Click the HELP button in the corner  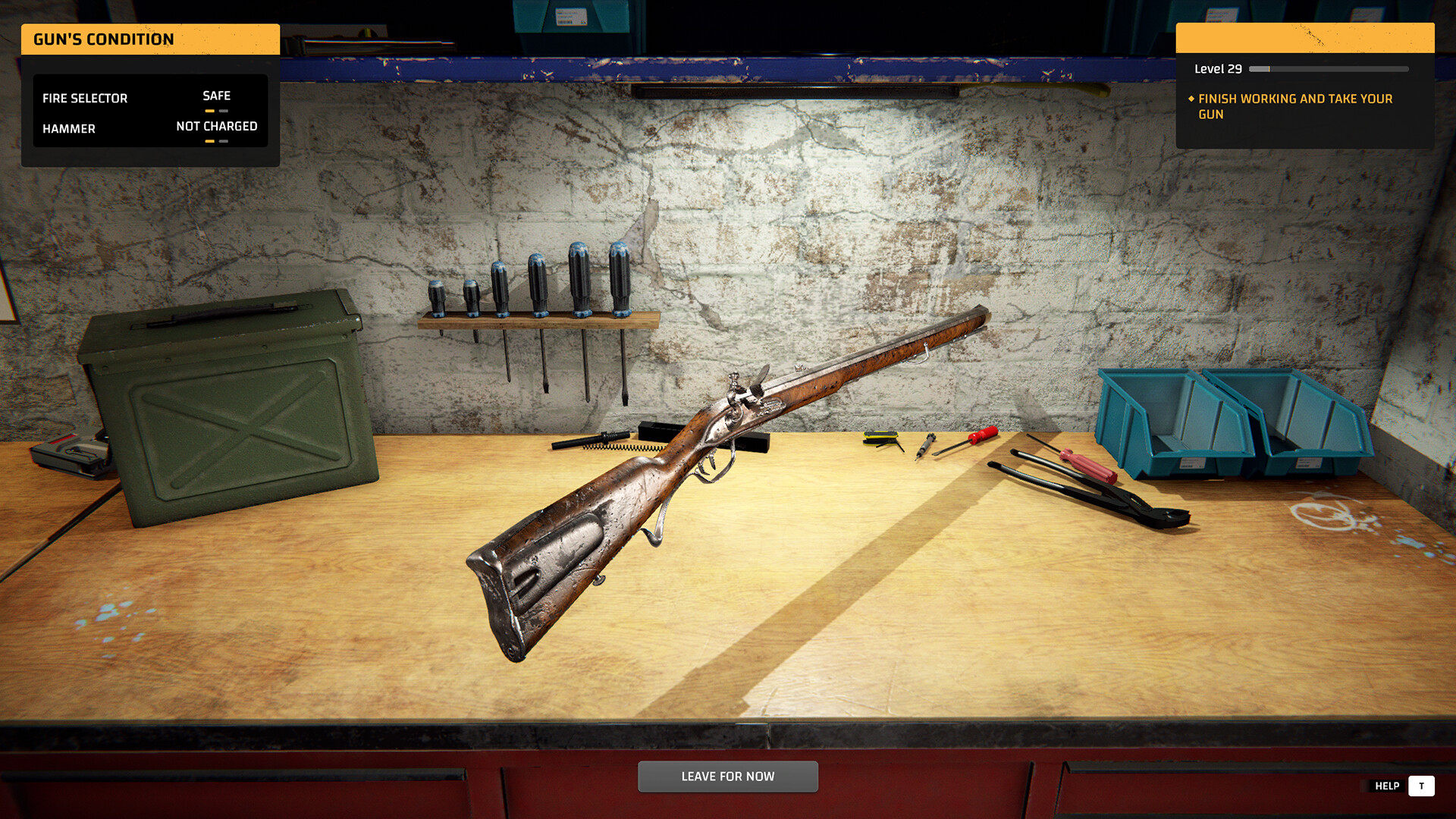tap(1388, 786)
